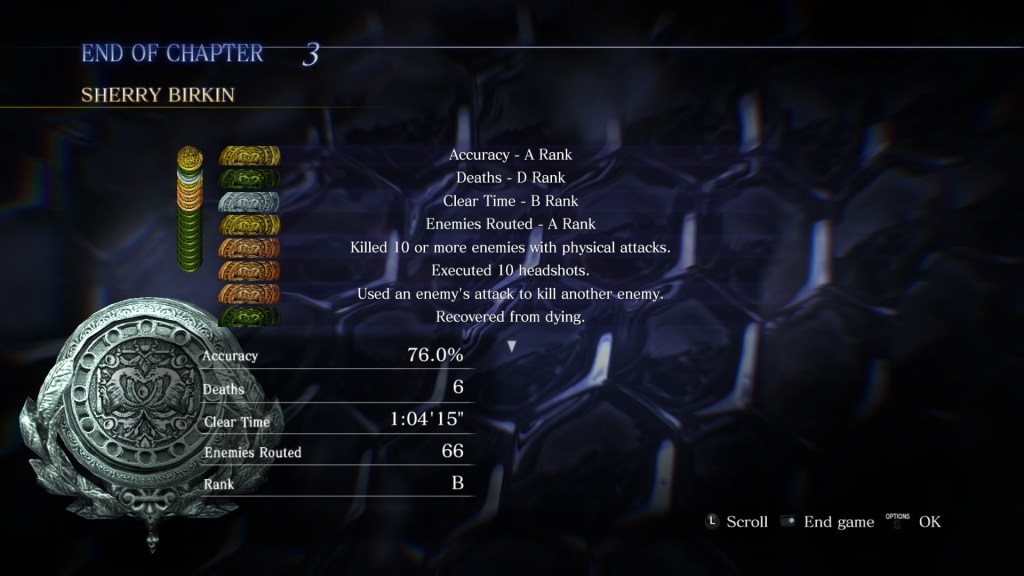Choose the Recovered from dying medal entry

point(510,316)
